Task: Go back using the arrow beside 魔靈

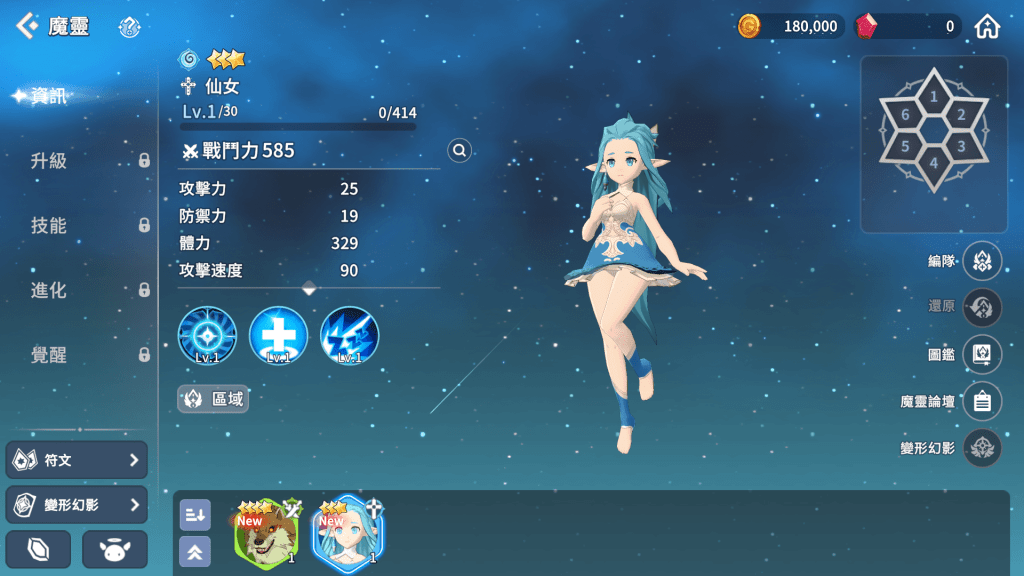Action: [26, 26]
